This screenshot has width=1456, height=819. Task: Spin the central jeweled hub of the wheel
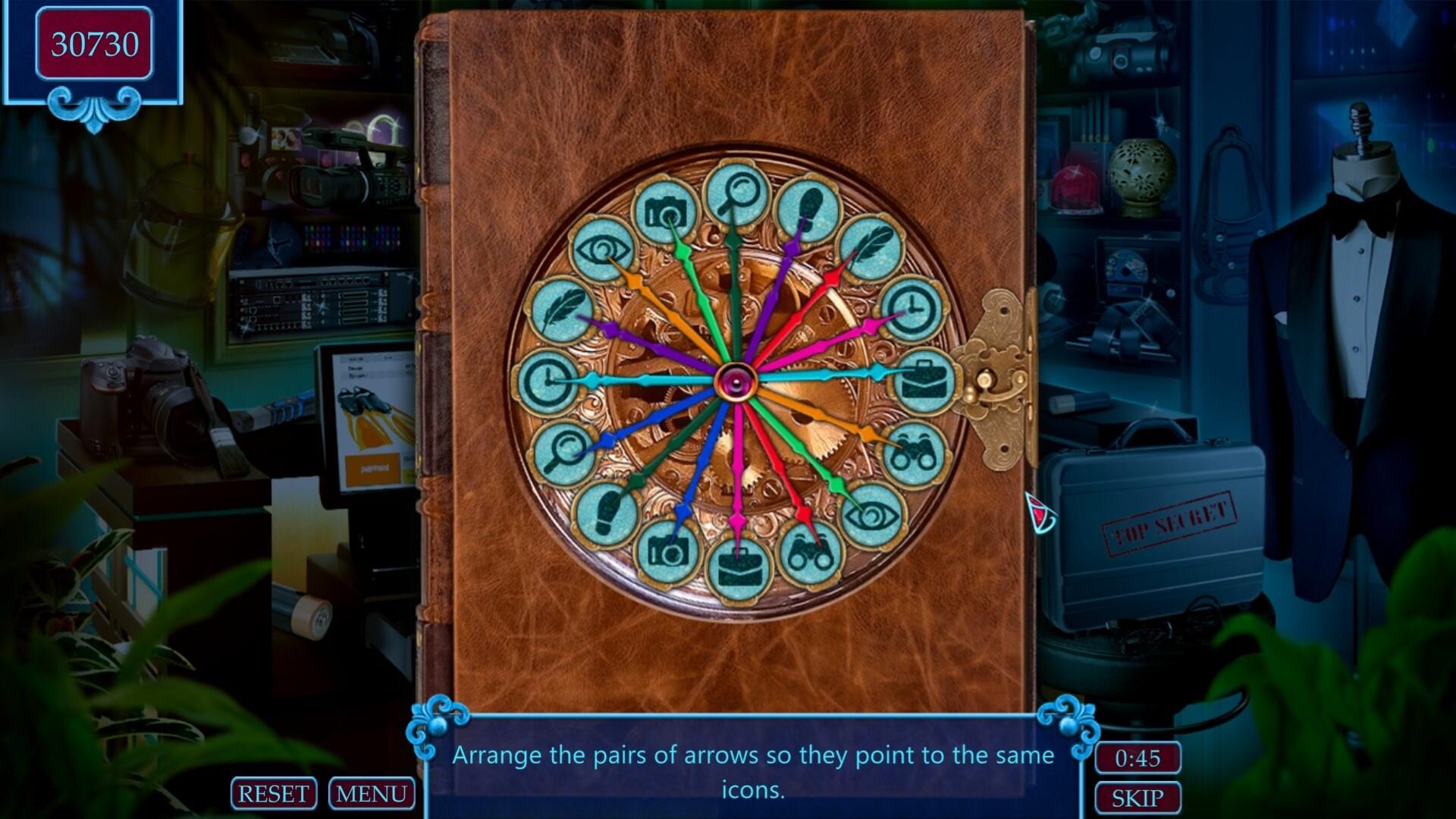pyautogui.click(x=738, y=380)
